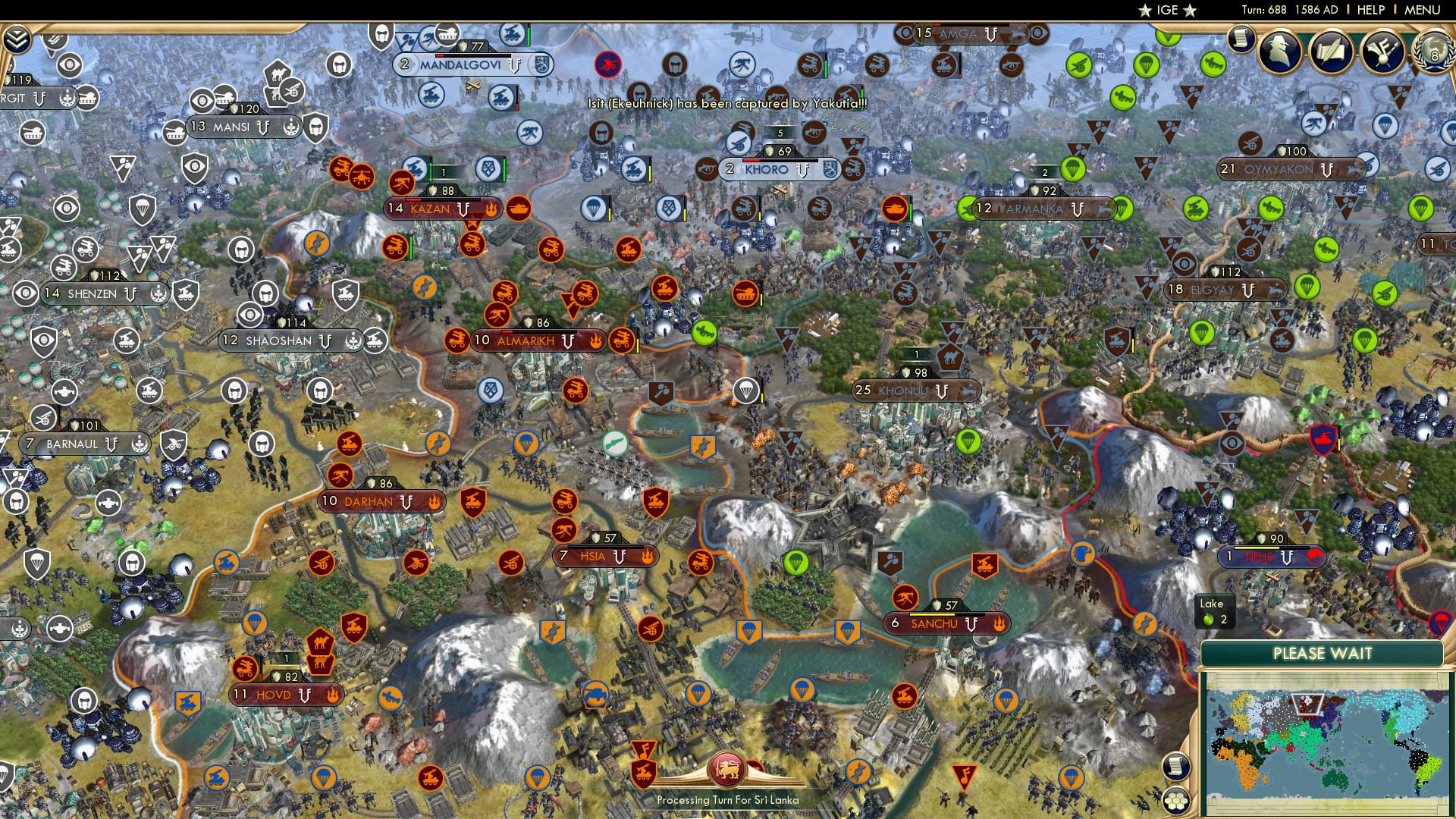Select the red tank unit flag near Tiflis
The image size is (1456, 819).
pos(1323,440)
